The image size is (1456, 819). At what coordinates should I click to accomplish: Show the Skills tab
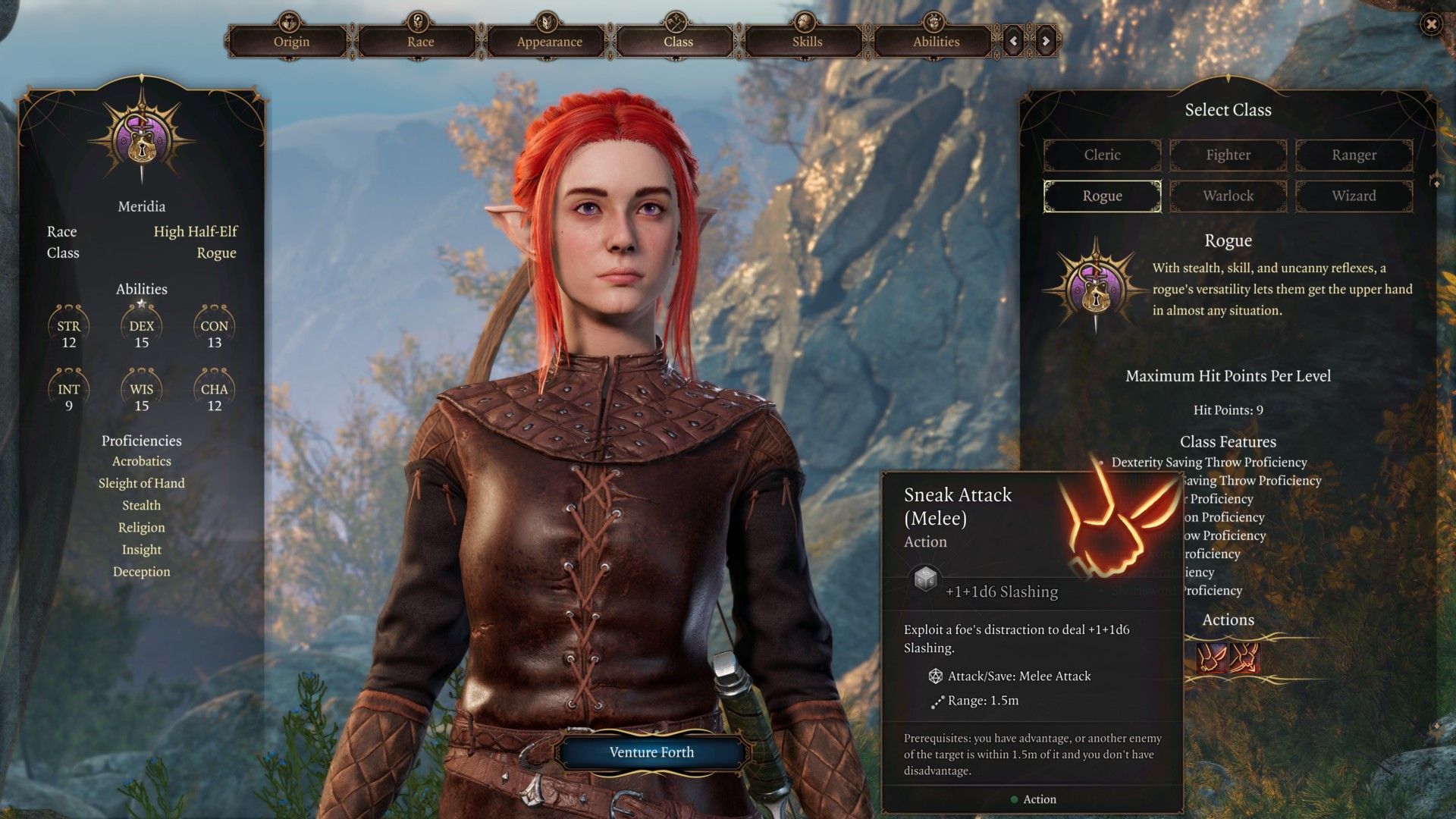(x=807, y=42)
